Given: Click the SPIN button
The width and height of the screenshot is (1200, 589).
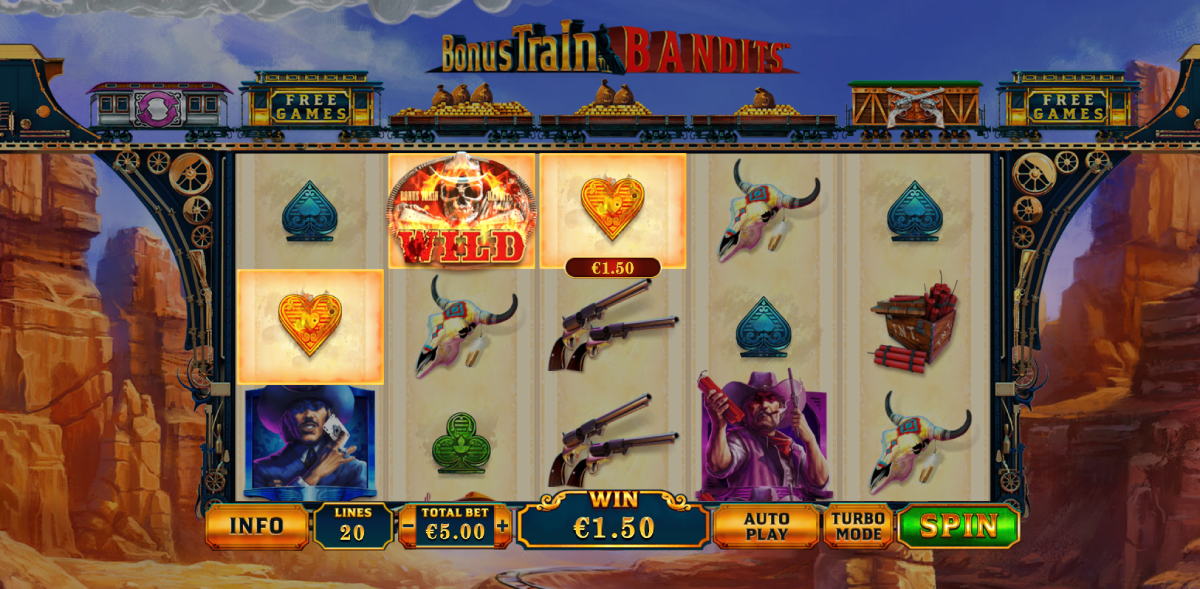Looking at the screenshot, I should pyautogui.click(x=958, y=526).
